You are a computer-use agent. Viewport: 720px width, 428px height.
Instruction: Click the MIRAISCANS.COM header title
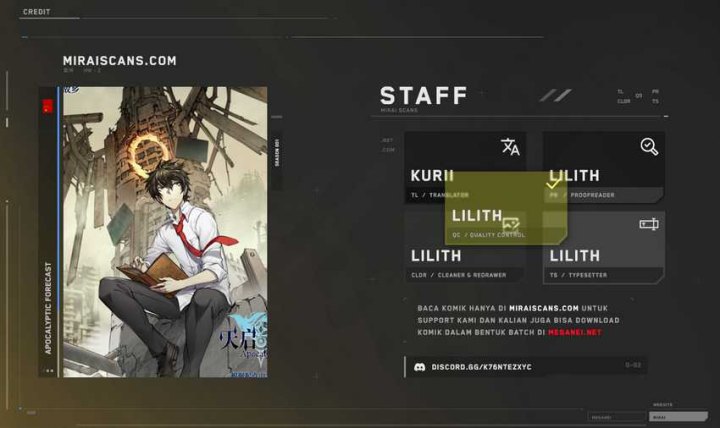coord(119,61)
